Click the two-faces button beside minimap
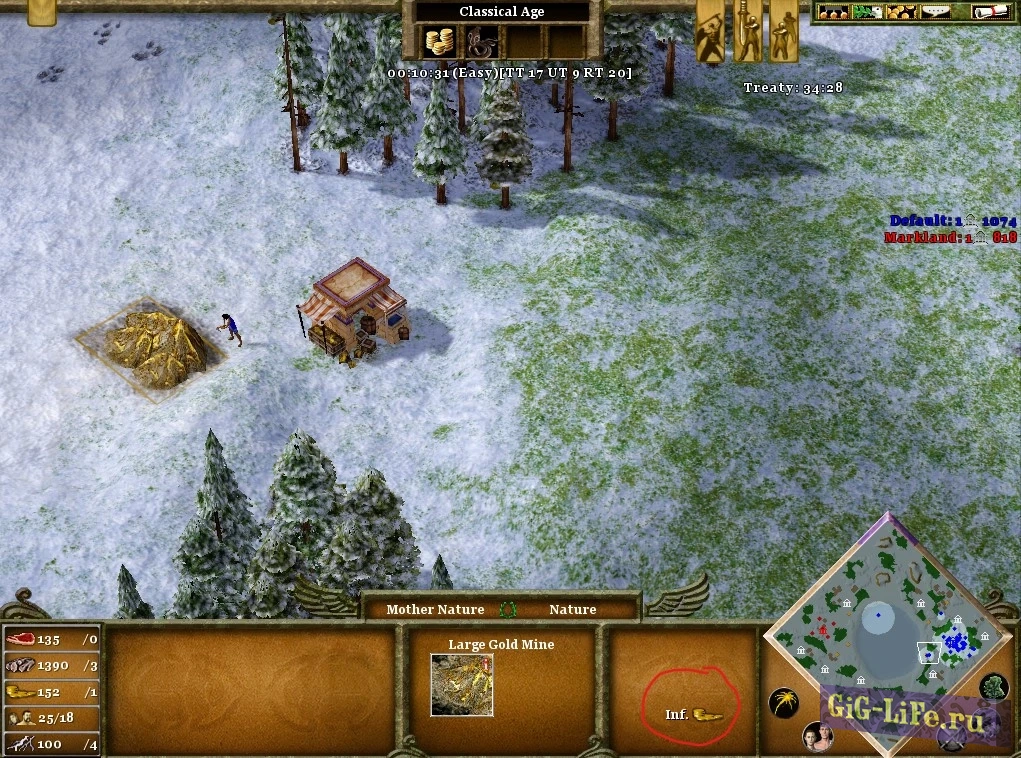The image size is (1021, 758). click(x=817, y=737)
